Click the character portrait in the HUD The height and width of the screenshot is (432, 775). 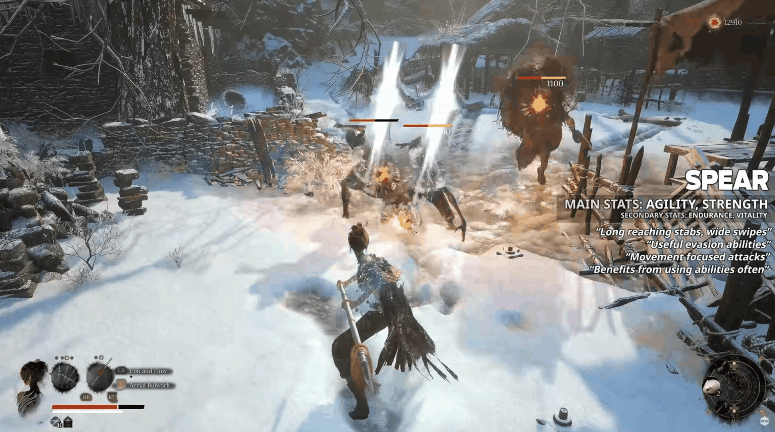(x=30, y=379)
